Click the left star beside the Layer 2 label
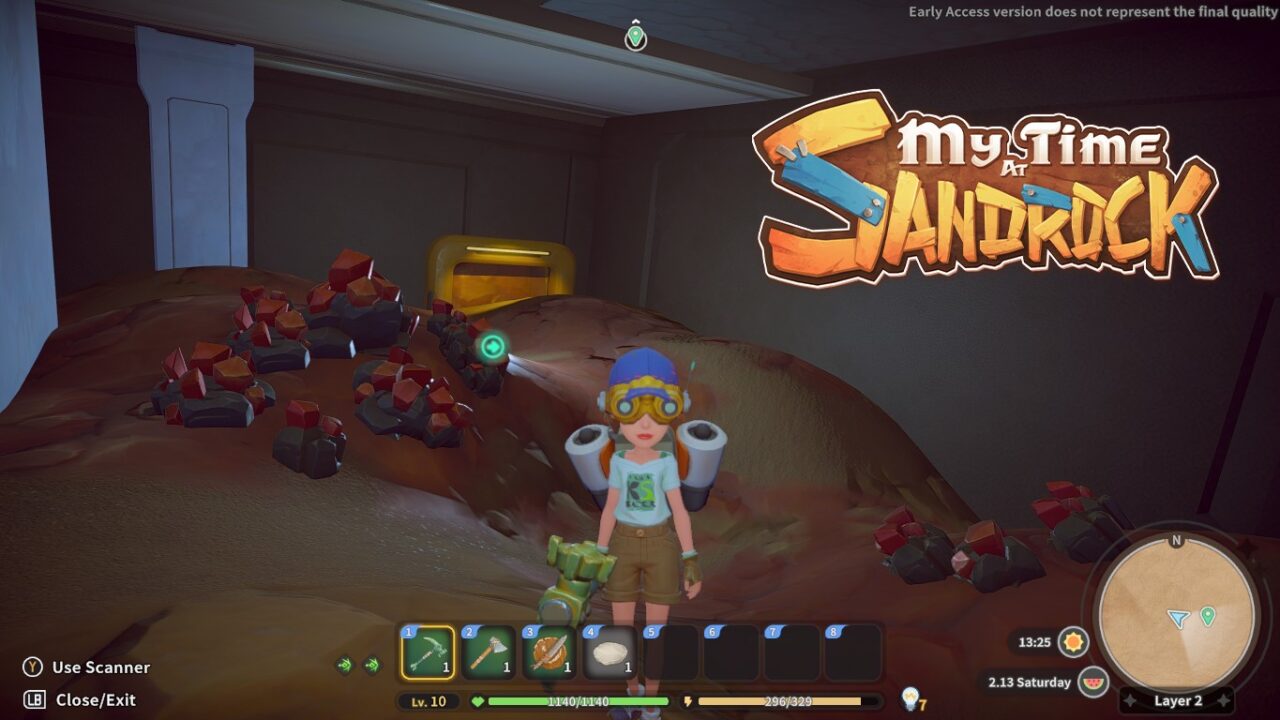1280x720 pixels. pos(1130,700)
